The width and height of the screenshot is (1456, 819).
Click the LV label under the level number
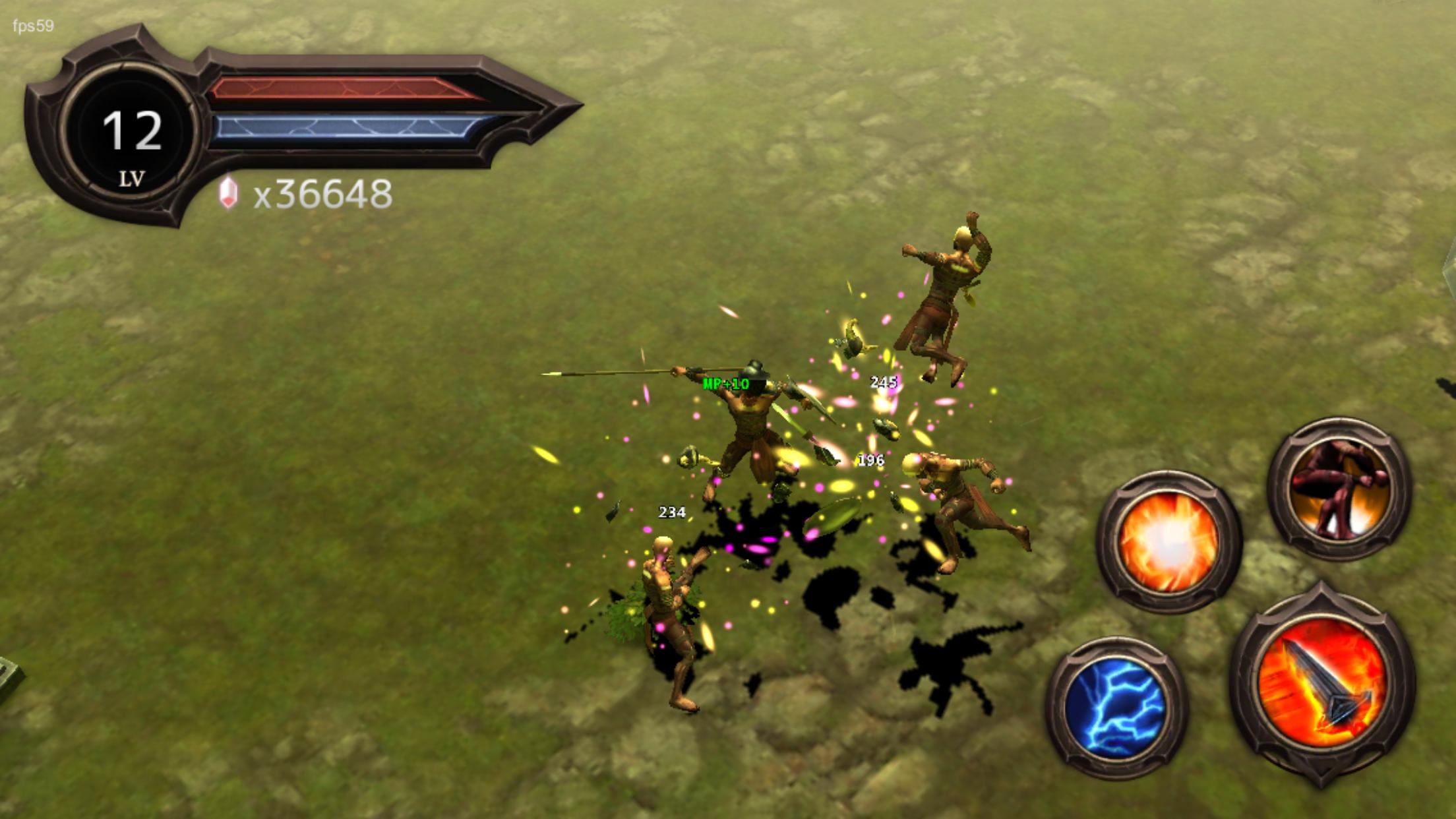(133, 177)
